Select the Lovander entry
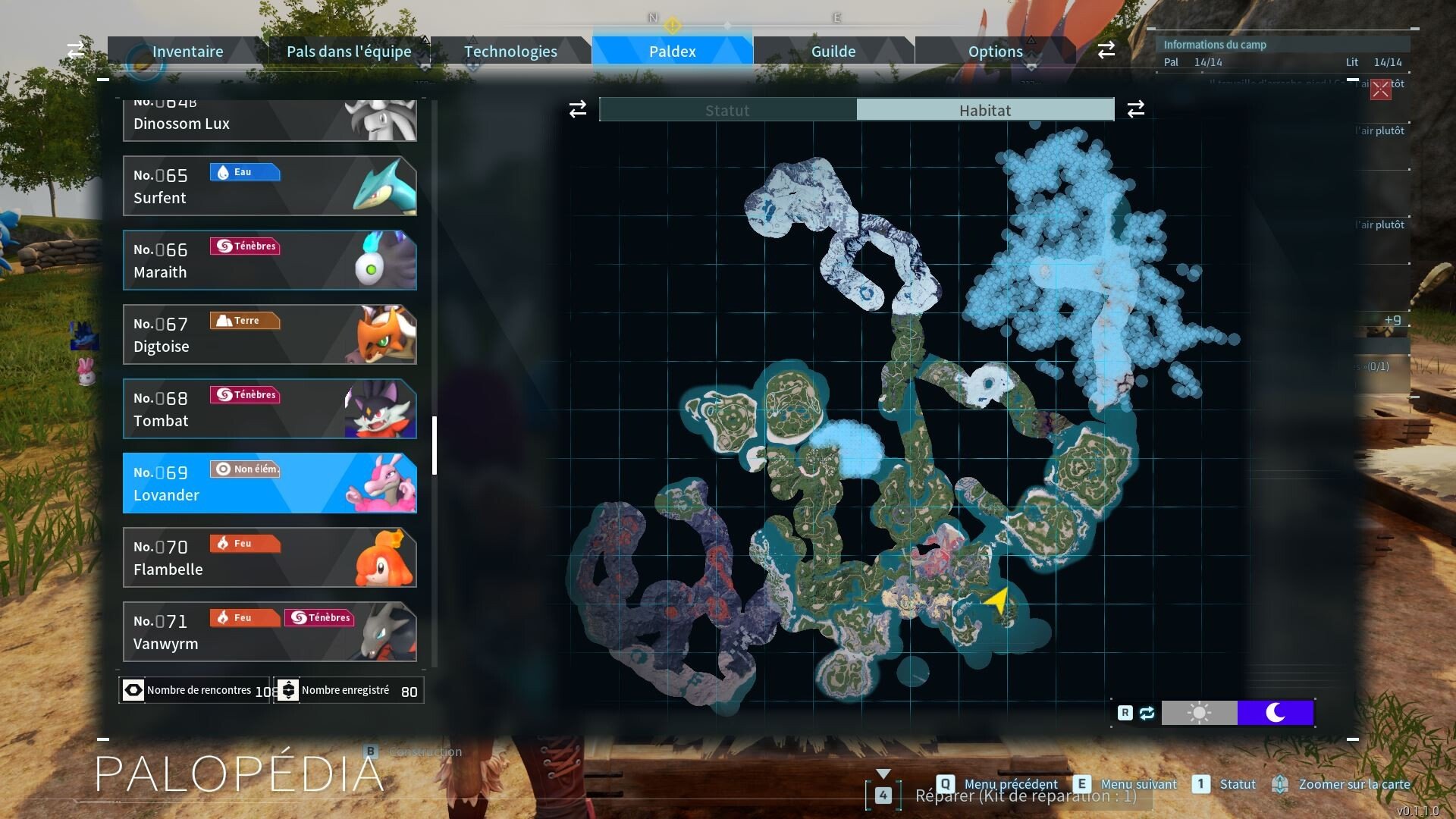 click(269, 483)
